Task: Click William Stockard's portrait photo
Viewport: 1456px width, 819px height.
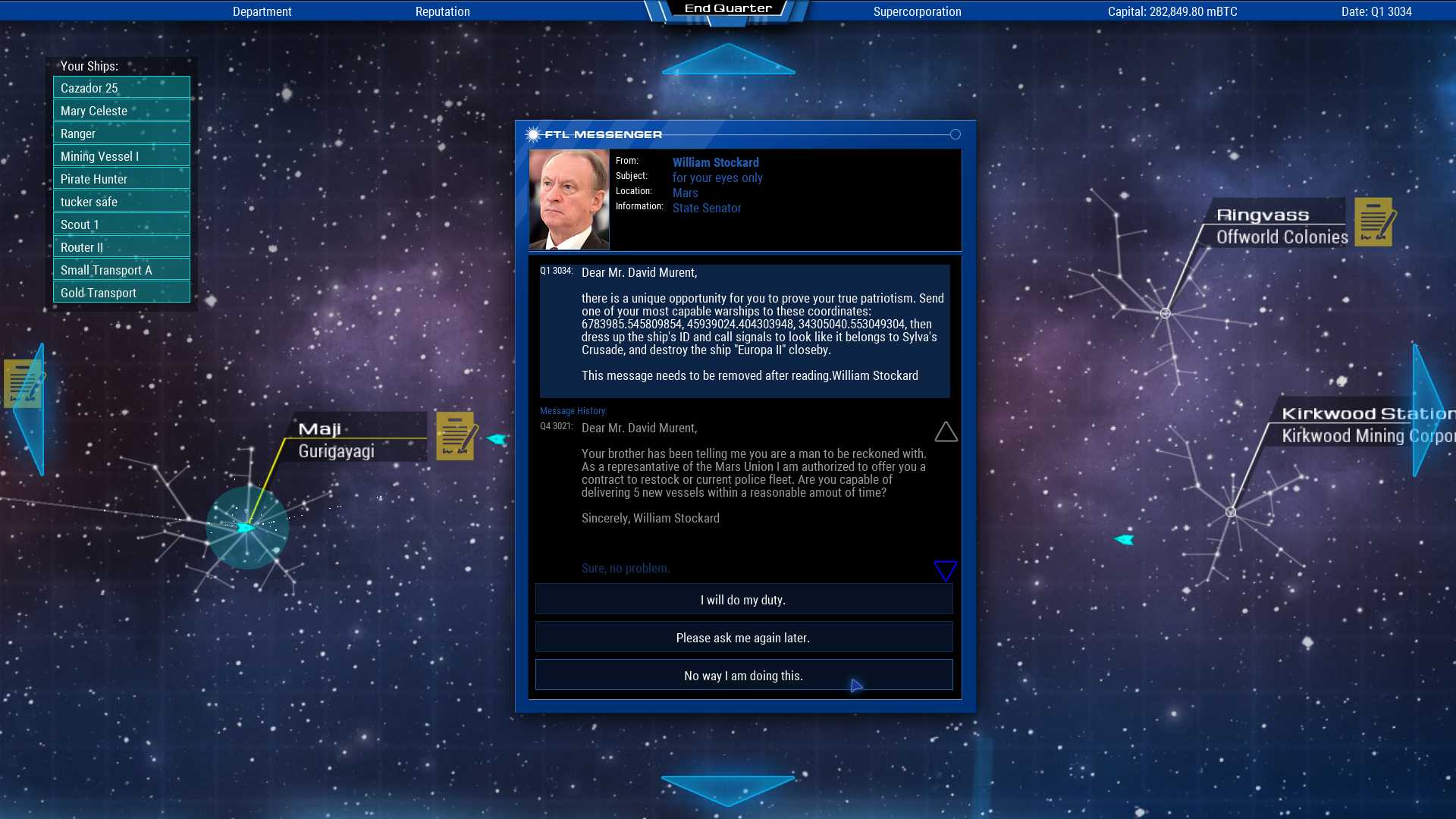Action: coord(569,199)
